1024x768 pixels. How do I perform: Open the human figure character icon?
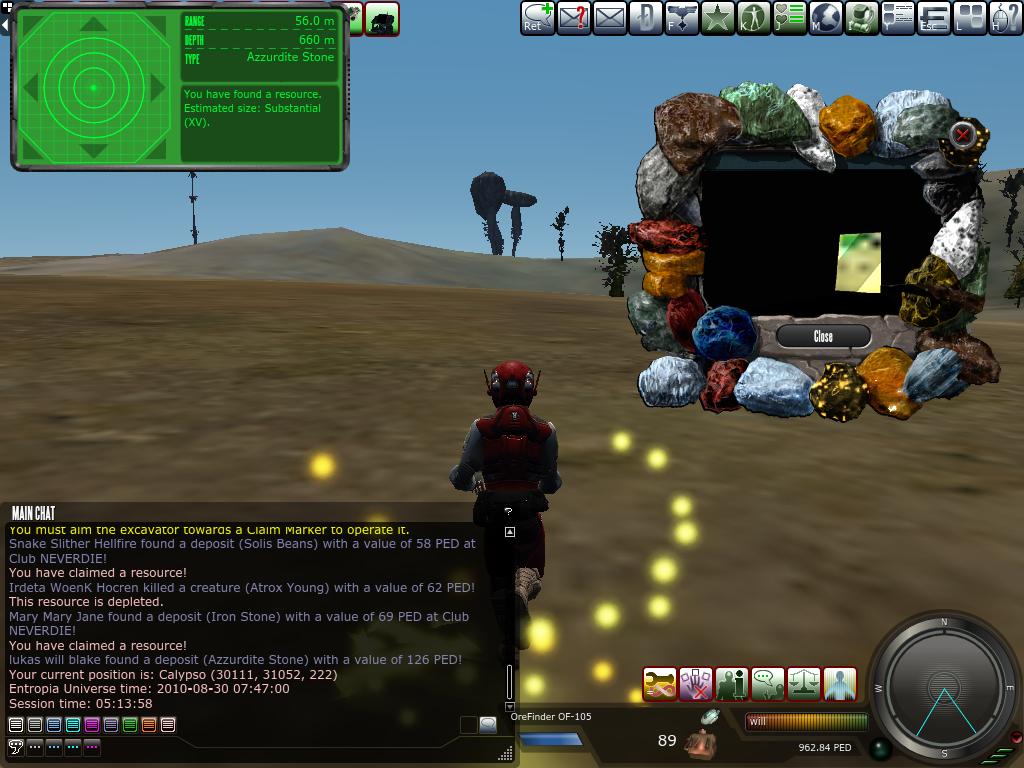tap(754, 18)
